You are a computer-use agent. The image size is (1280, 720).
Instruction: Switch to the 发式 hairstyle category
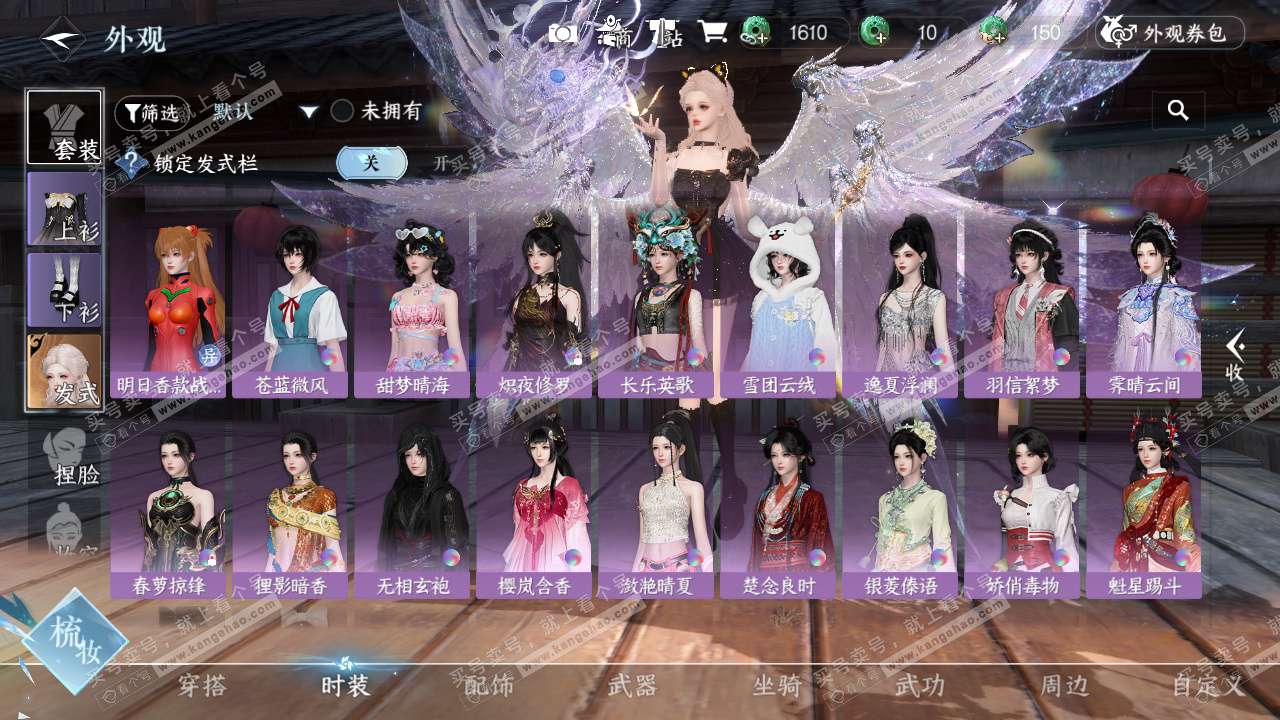click(65, 371)
